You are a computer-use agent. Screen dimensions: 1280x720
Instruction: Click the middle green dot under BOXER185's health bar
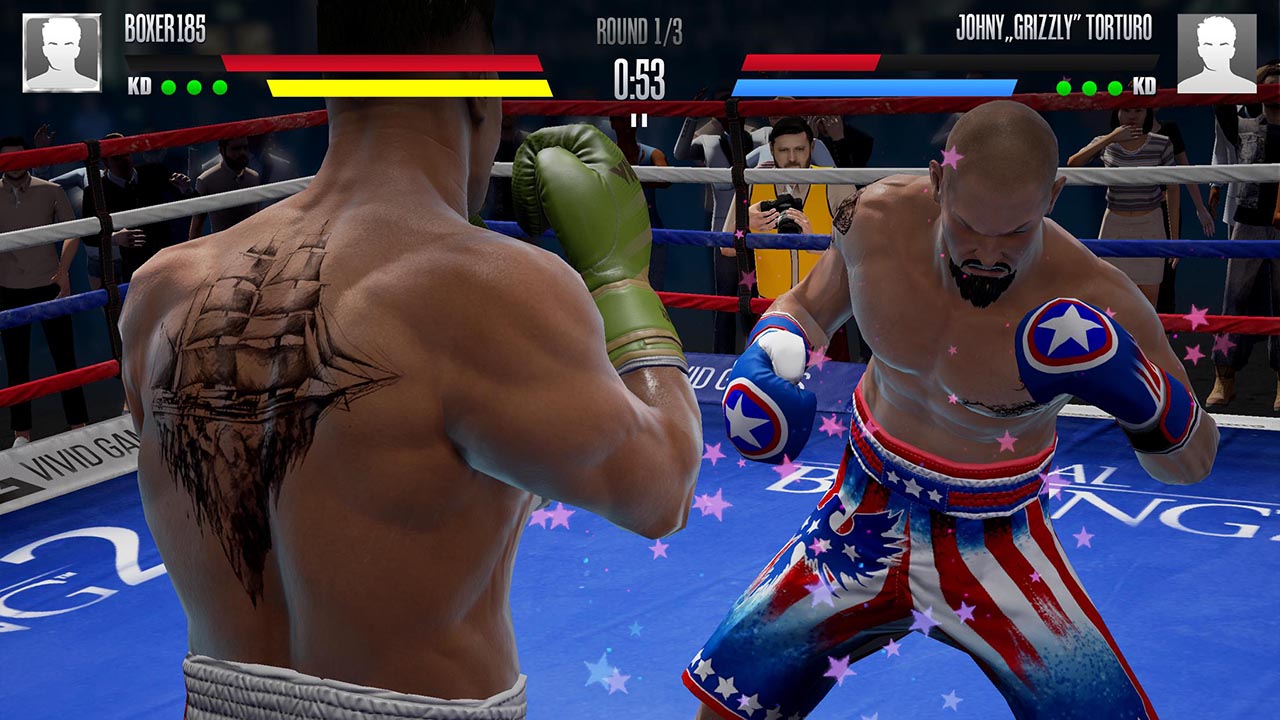(194, 86)
